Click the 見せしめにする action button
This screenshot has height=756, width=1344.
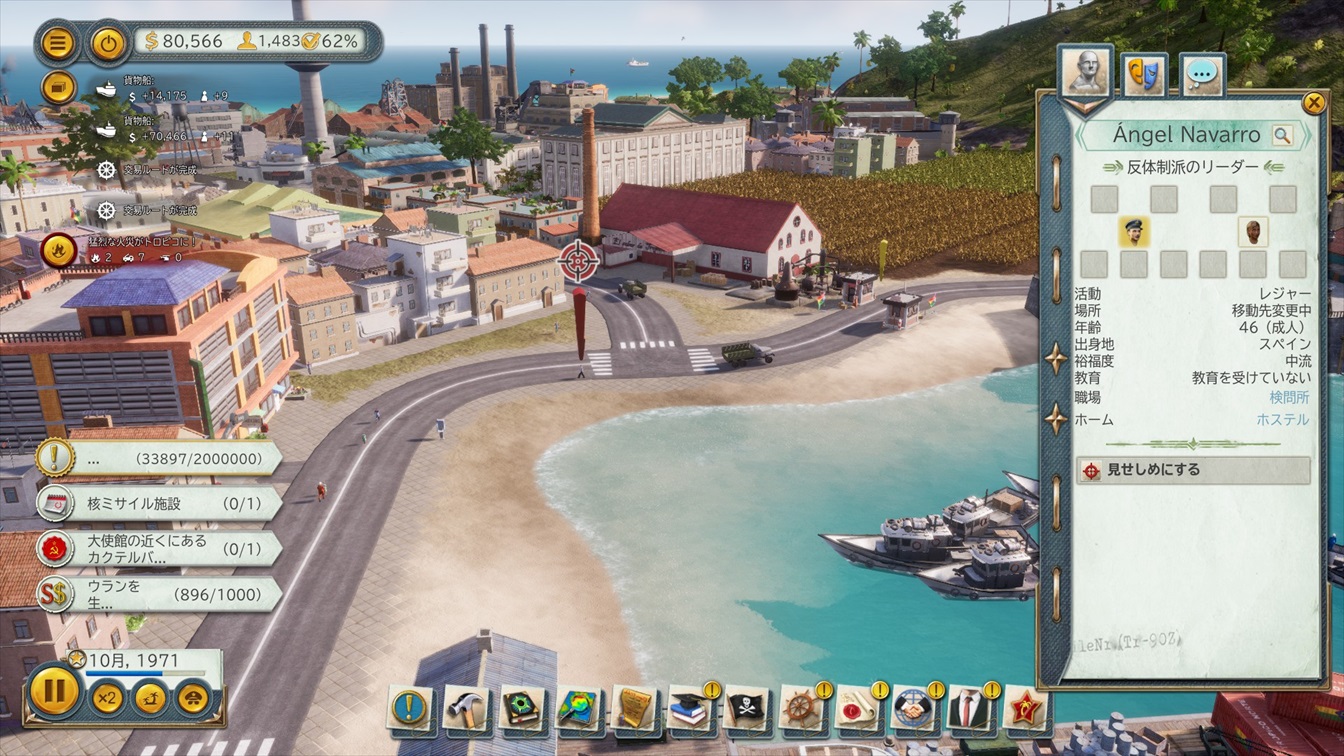tap(1193, 470)
